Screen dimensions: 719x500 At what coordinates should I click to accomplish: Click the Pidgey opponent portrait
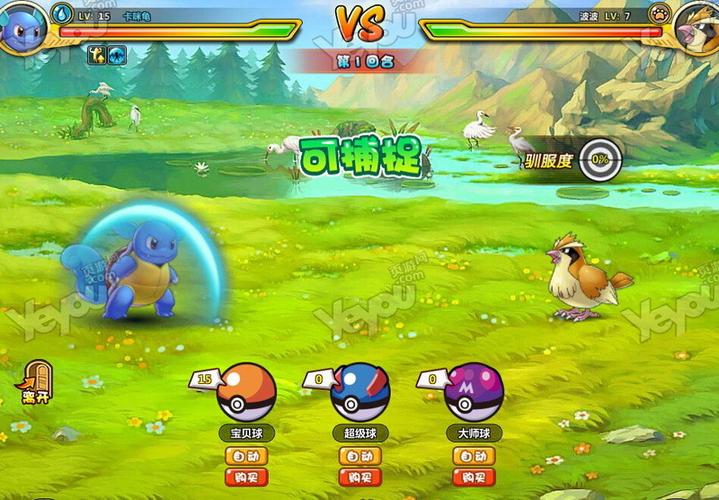[x=697, y=27]
